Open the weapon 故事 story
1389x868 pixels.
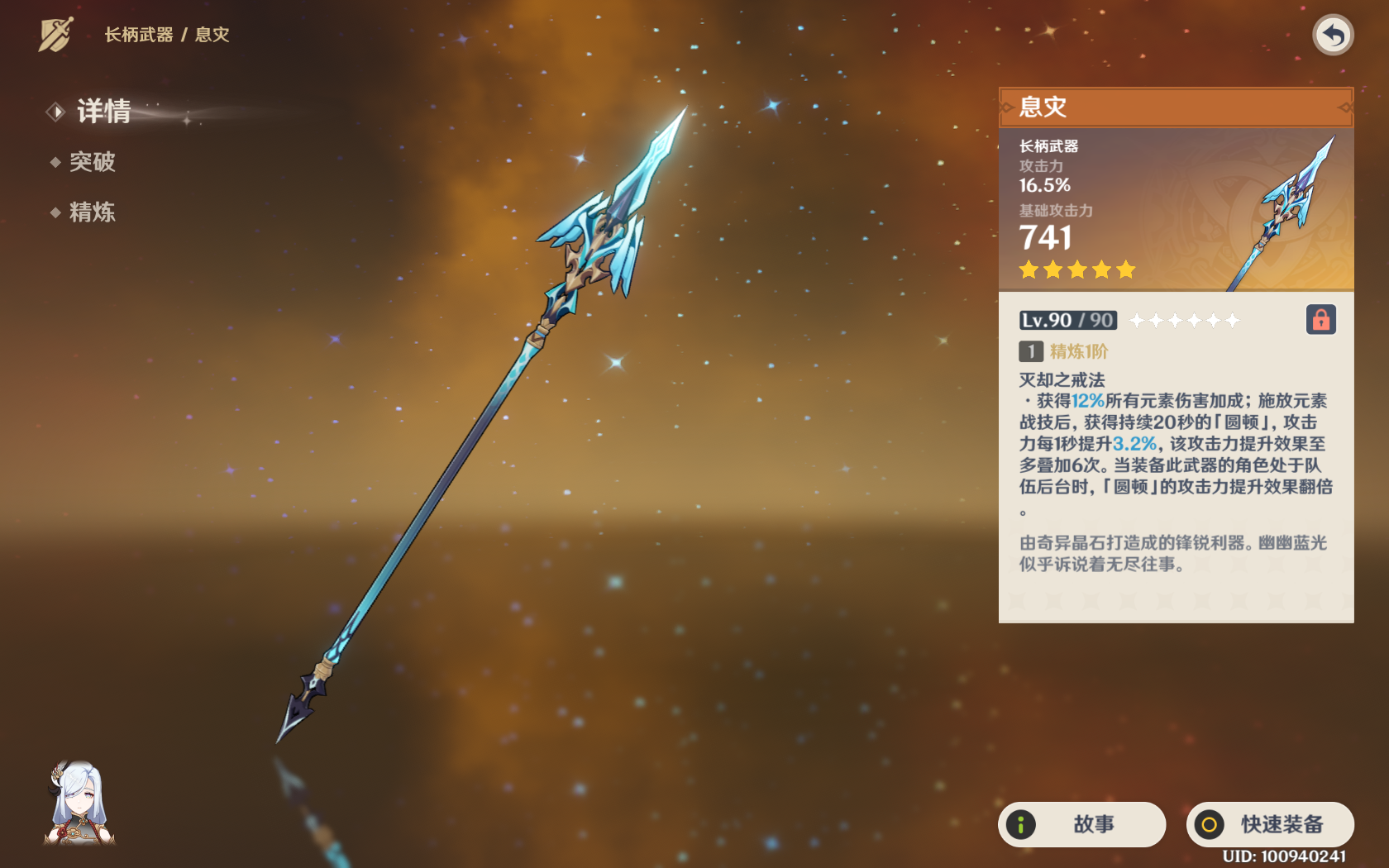click(x=1081, y=824)
